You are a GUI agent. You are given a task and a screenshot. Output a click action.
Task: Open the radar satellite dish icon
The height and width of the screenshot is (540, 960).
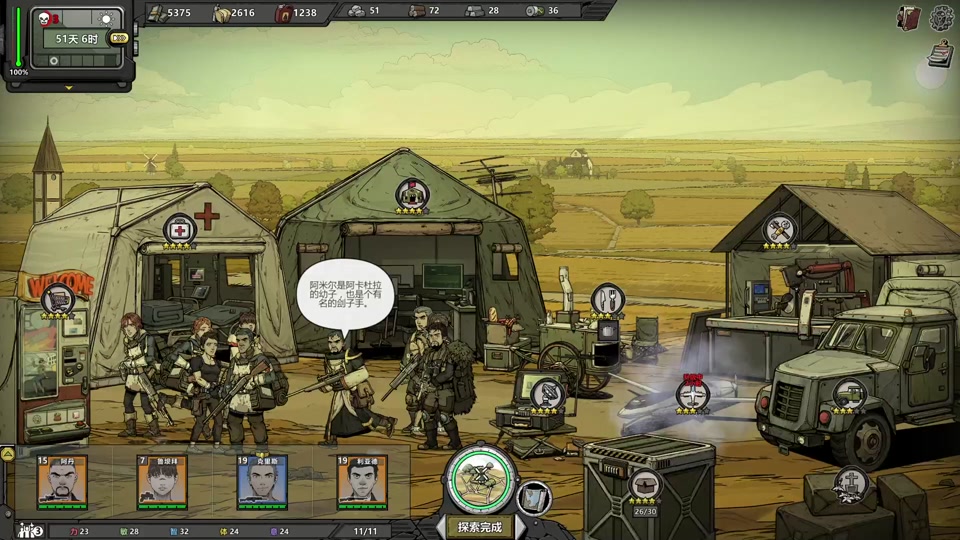(x=546, y=393)
